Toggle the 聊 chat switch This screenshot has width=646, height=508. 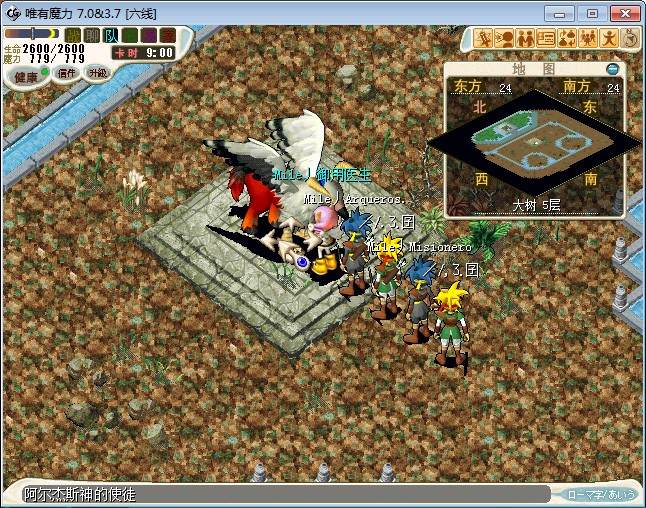[x=91, y=35]
